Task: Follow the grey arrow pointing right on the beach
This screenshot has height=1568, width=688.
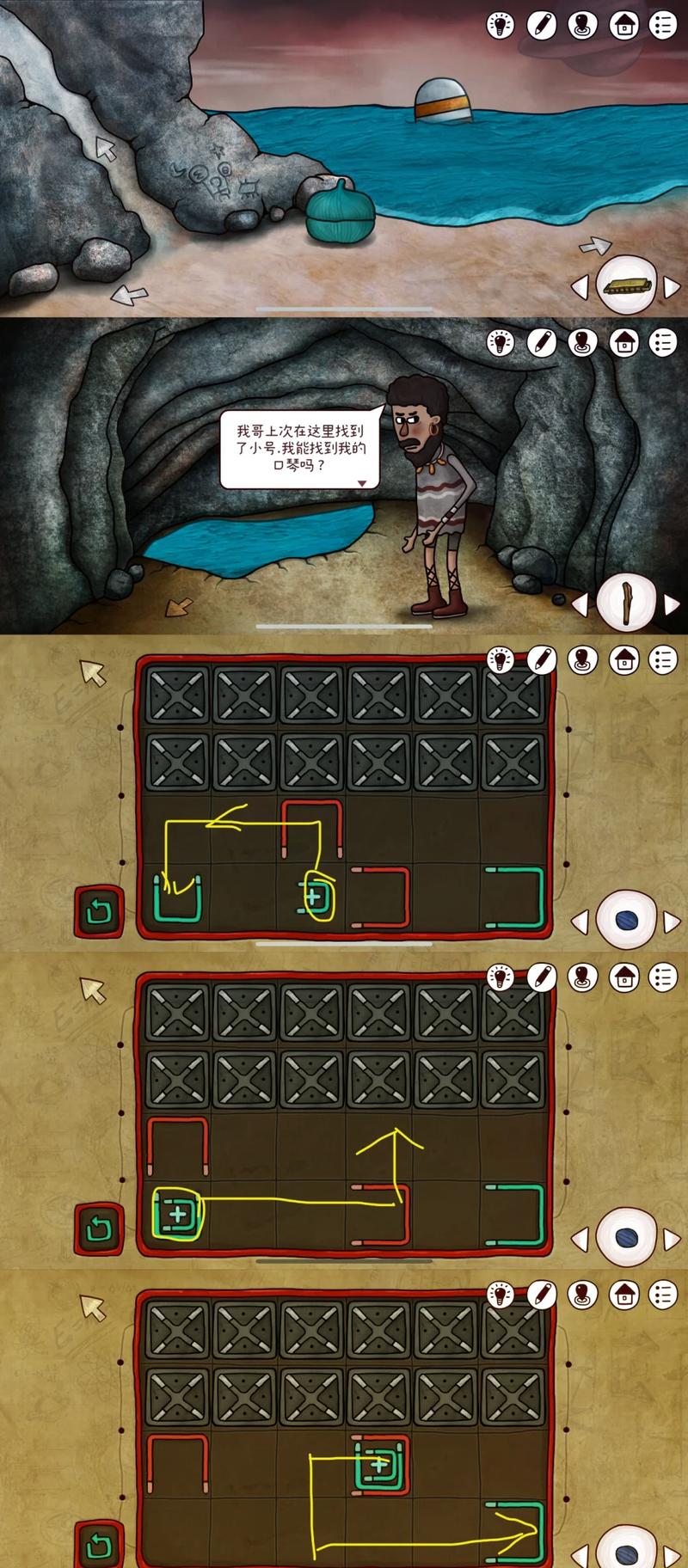Action: [x=594, y=247]
